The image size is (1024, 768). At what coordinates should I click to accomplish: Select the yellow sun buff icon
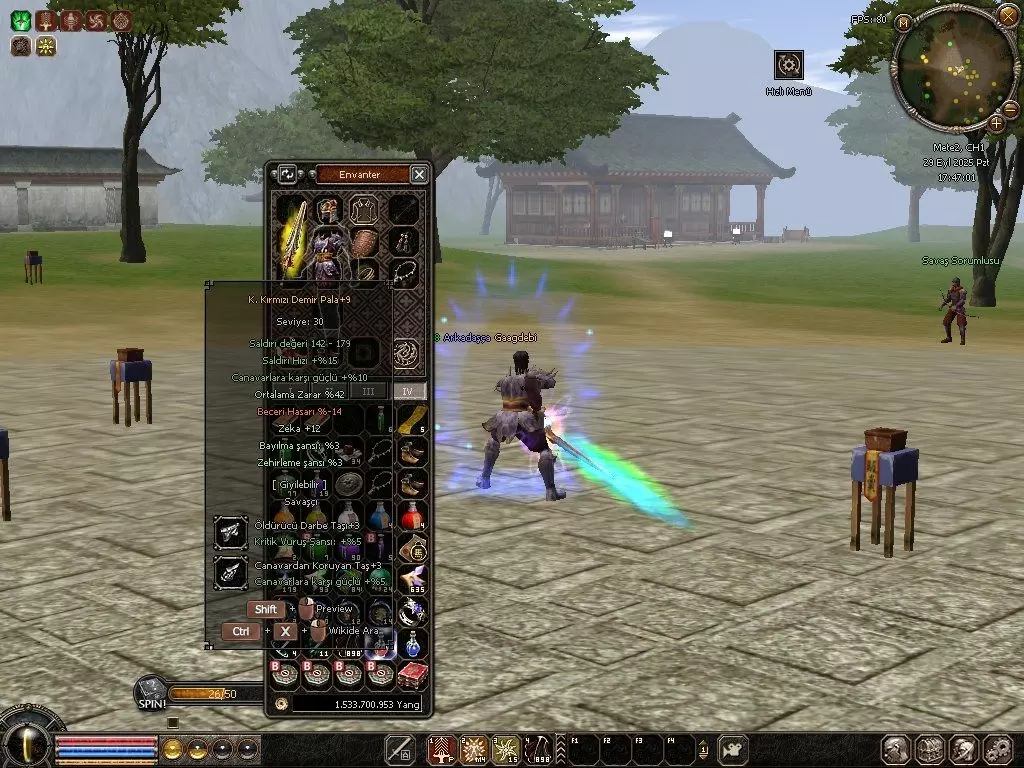pyautogui.click(x=46, y=45)
